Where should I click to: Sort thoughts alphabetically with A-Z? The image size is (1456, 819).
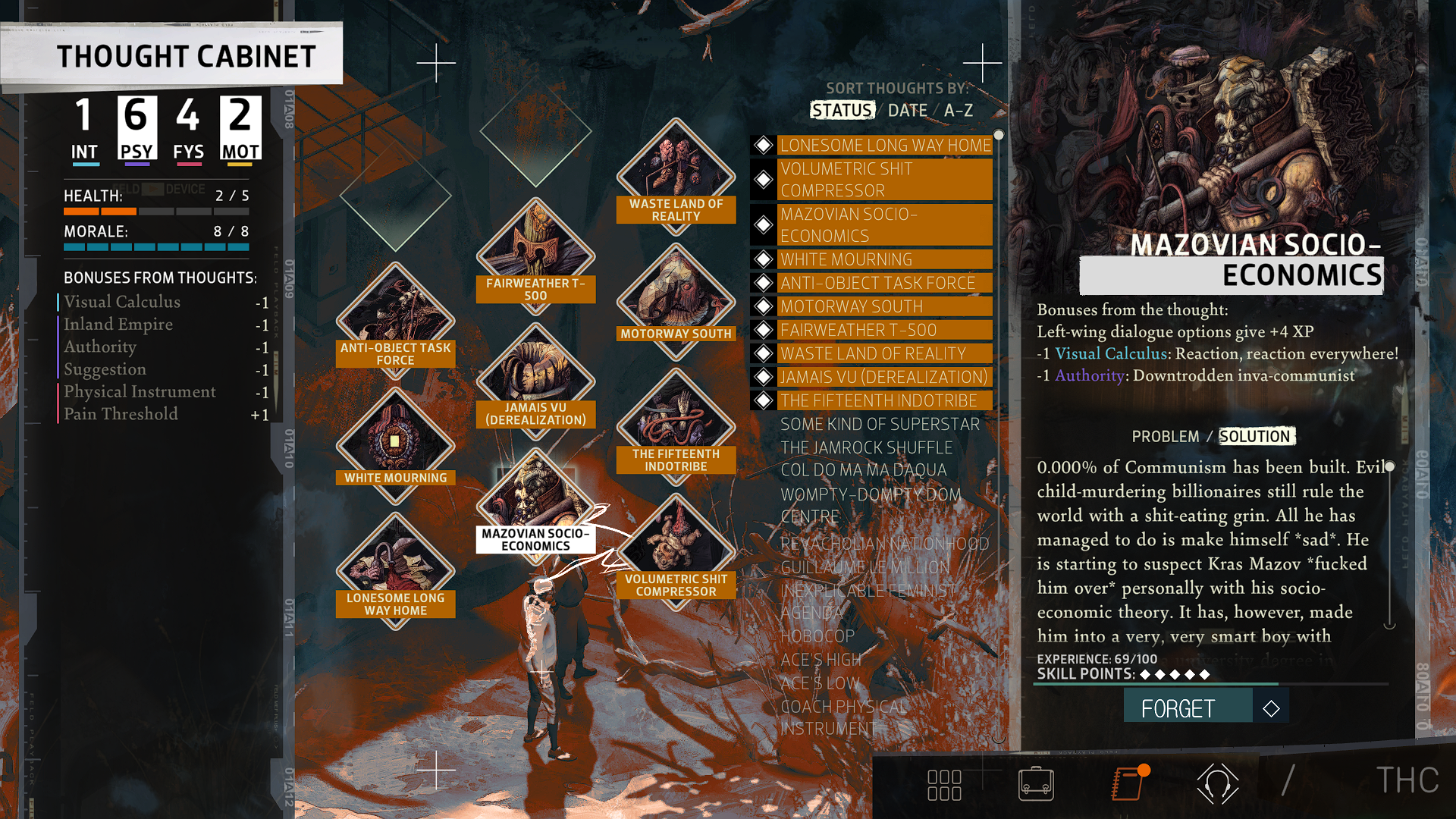tap(959, 111)
